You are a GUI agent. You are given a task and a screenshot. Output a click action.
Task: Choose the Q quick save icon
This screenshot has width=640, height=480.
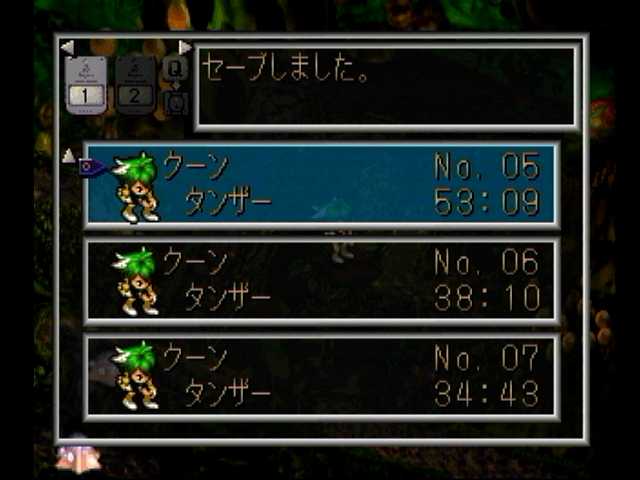[x=174, y=69]
